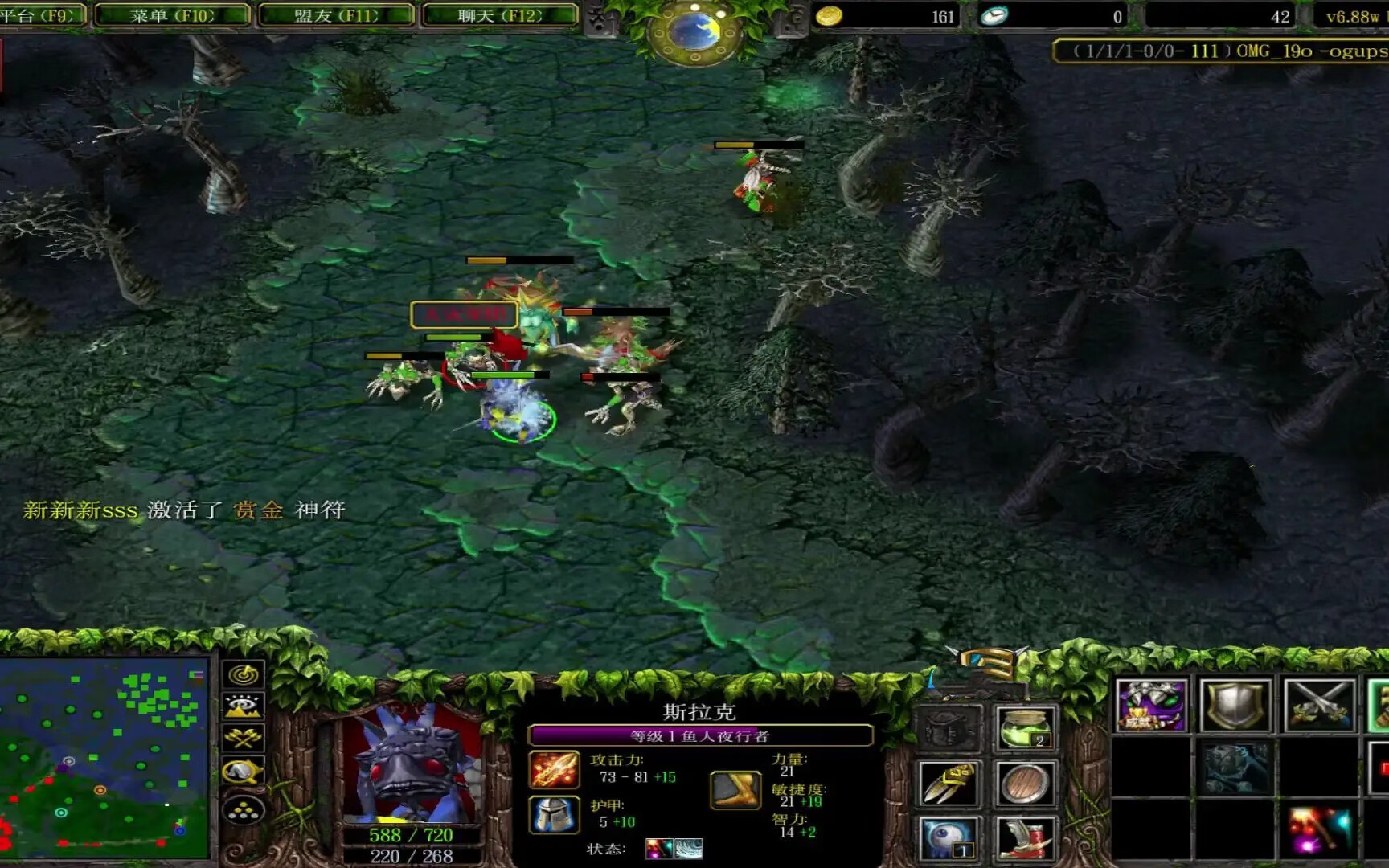The width and height of the screenshot is (1389, 868).
Task: Activate the red winged boots item
Action: tap(1026, 838)
